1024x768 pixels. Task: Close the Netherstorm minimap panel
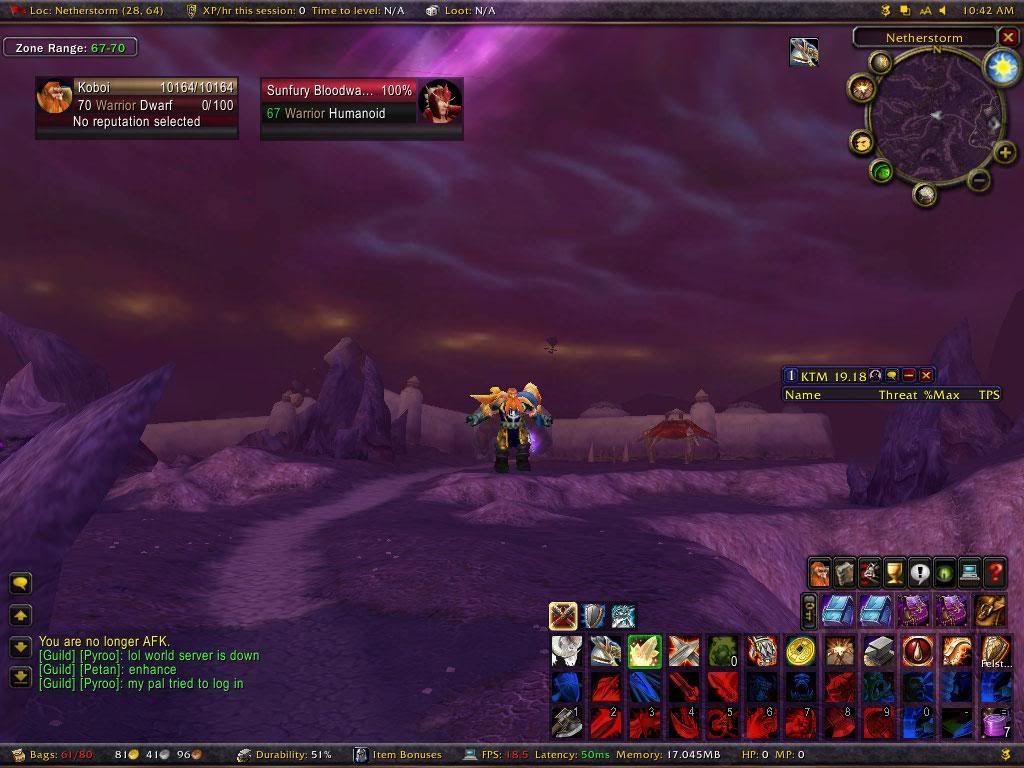click(1007, 37)
